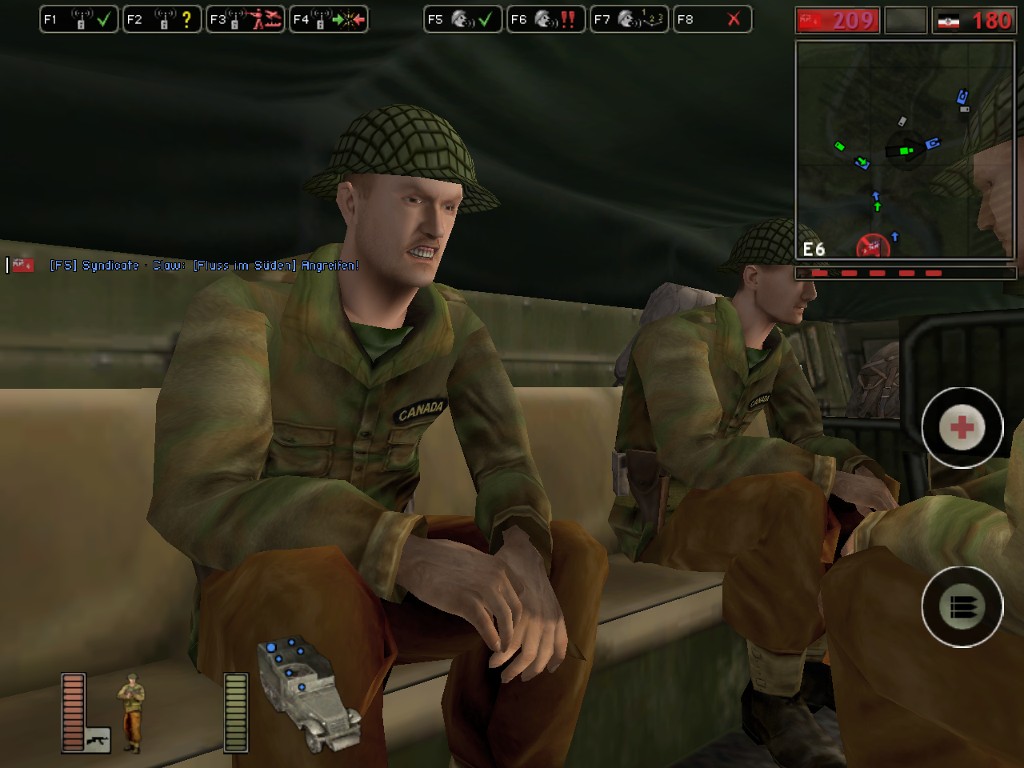
Task: Choose the F5 voice checkmark command
Action: [x=462, y=19]
